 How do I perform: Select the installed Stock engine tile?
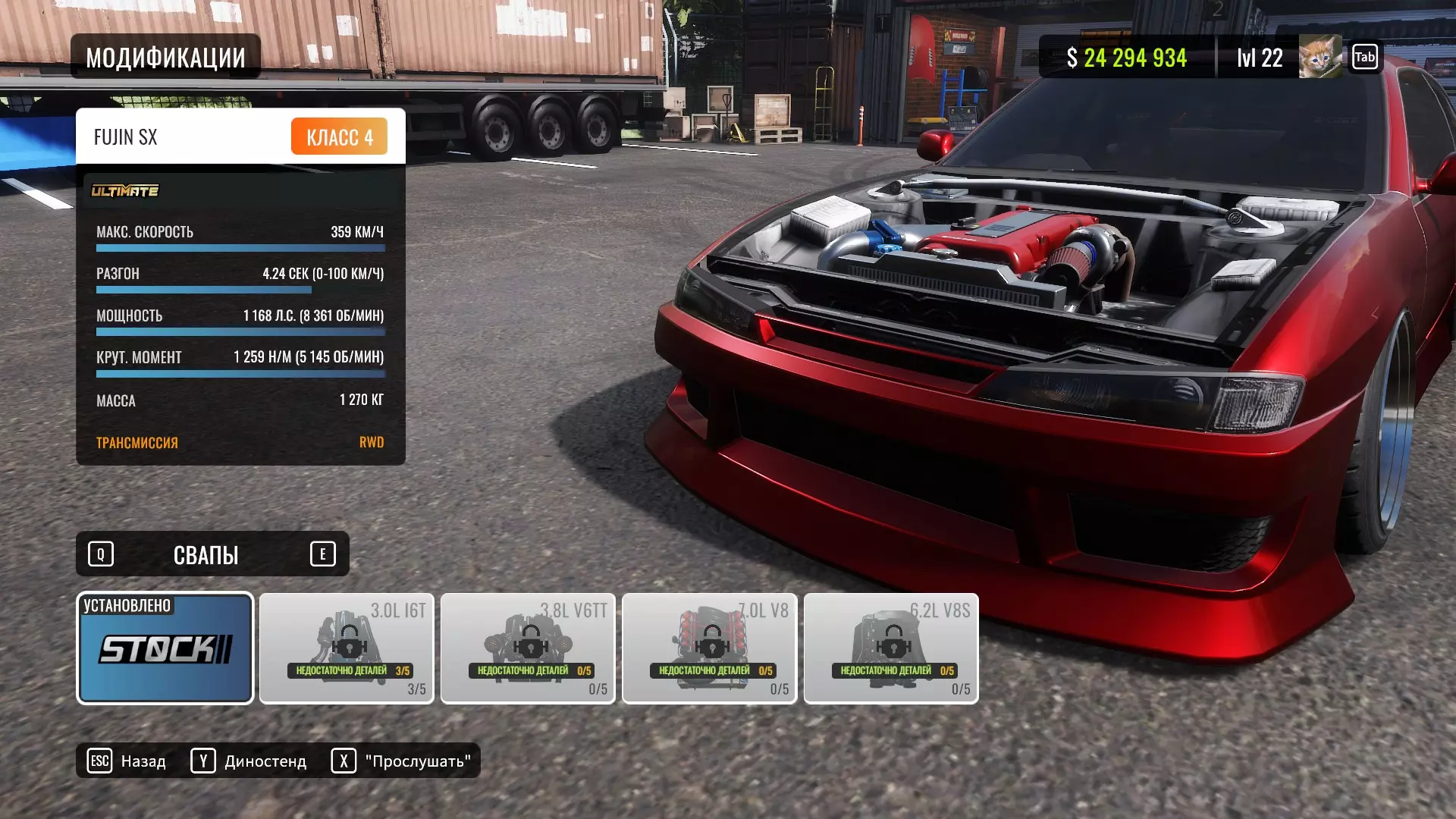165,648
